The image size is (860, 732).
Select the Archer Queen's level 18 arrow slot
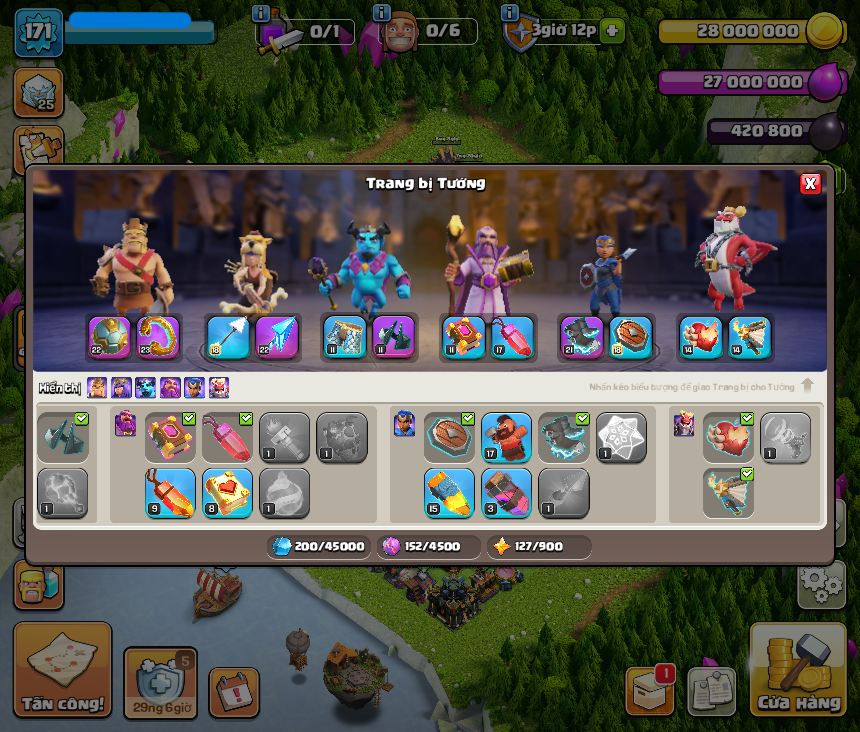pos(227,337)
